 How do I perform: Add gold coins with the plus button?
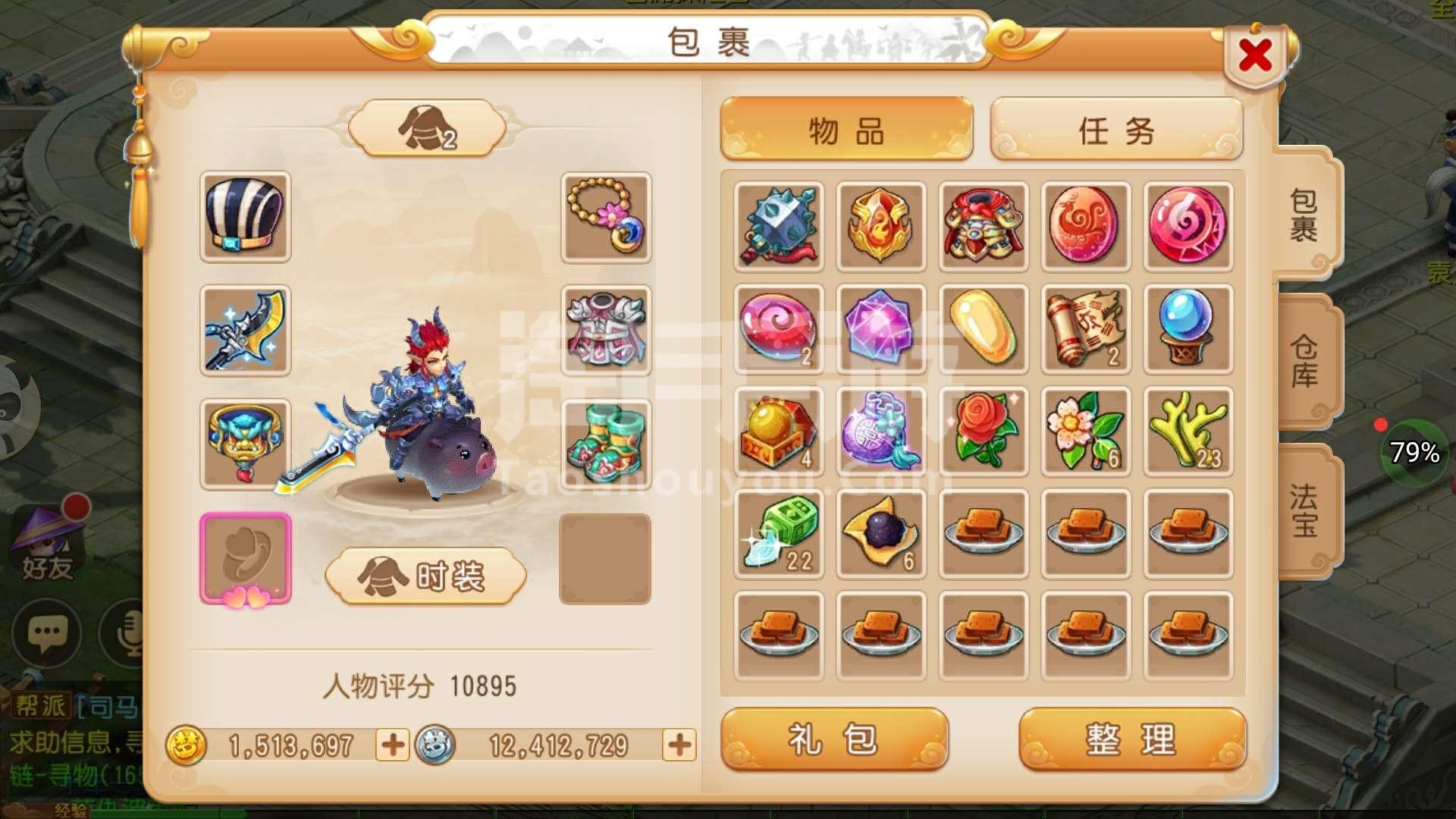tap(392, 745)
